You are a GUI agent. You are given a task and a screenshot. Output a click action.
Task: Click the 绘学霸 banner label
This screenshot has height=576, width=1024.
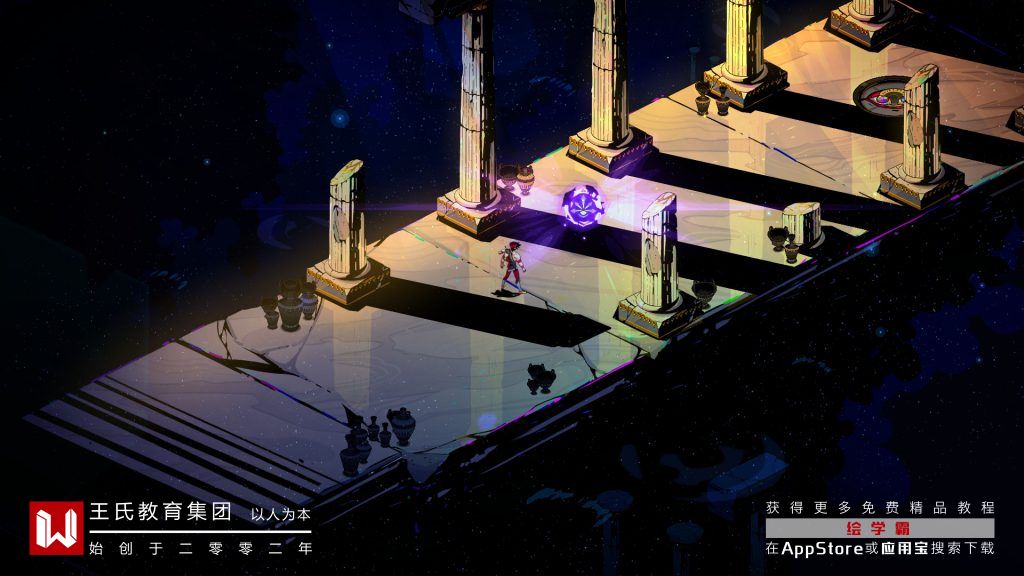(880, 528)
